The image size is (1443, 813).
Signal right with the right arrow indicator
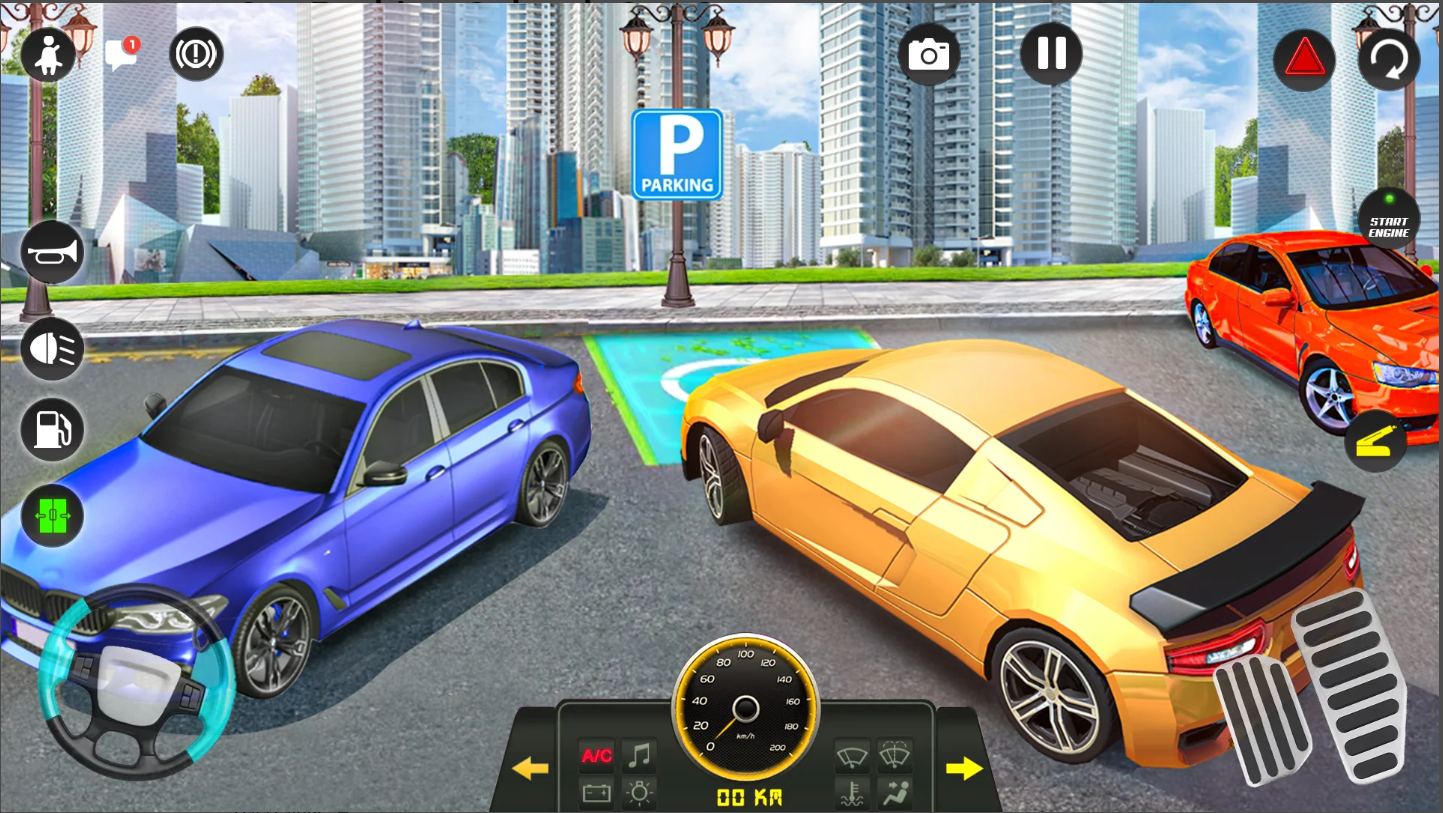[x=964, y=768]
